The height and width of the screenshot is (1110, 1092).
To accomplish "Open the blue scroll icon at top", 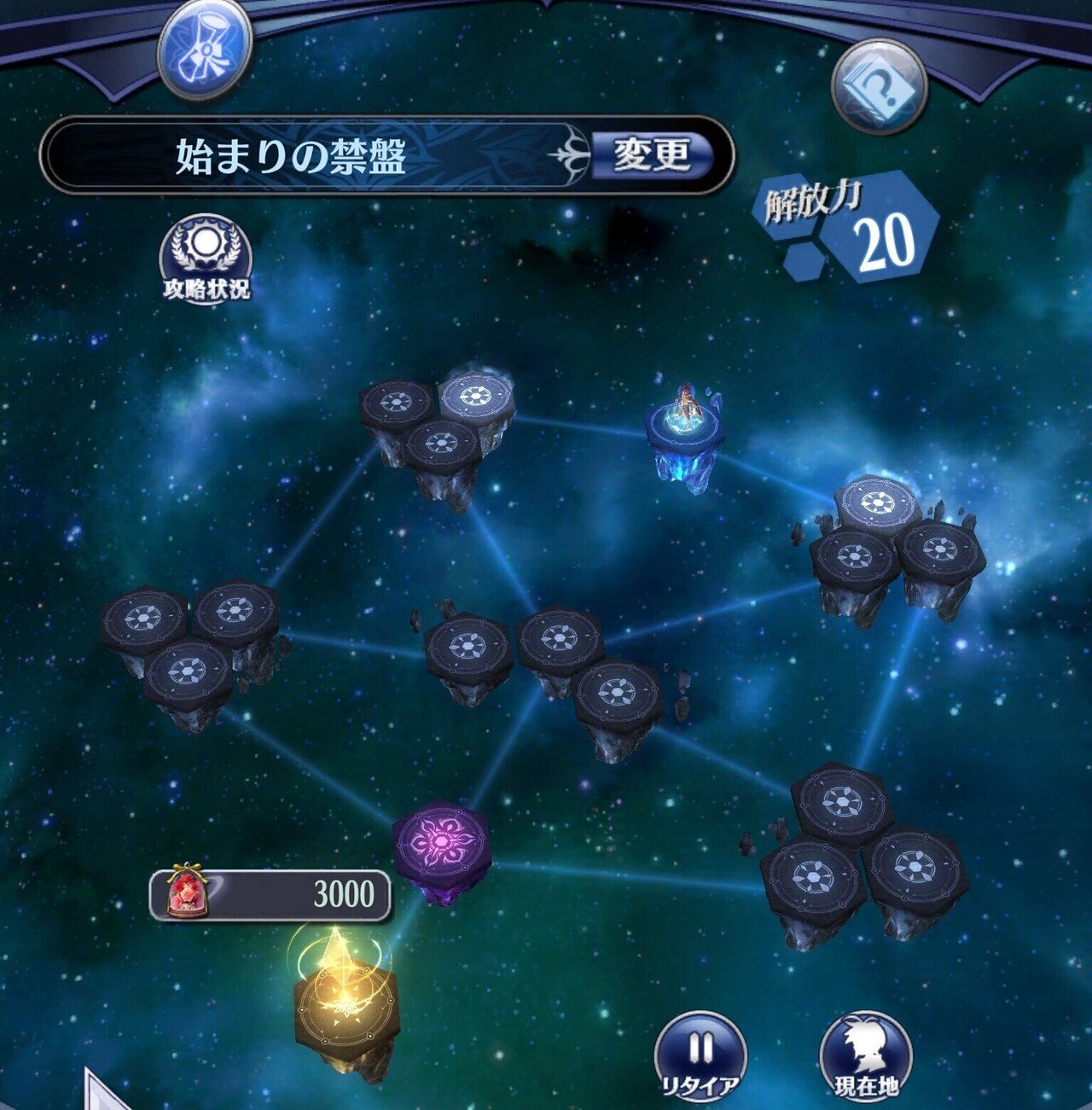I will click(x=205, y=49).
